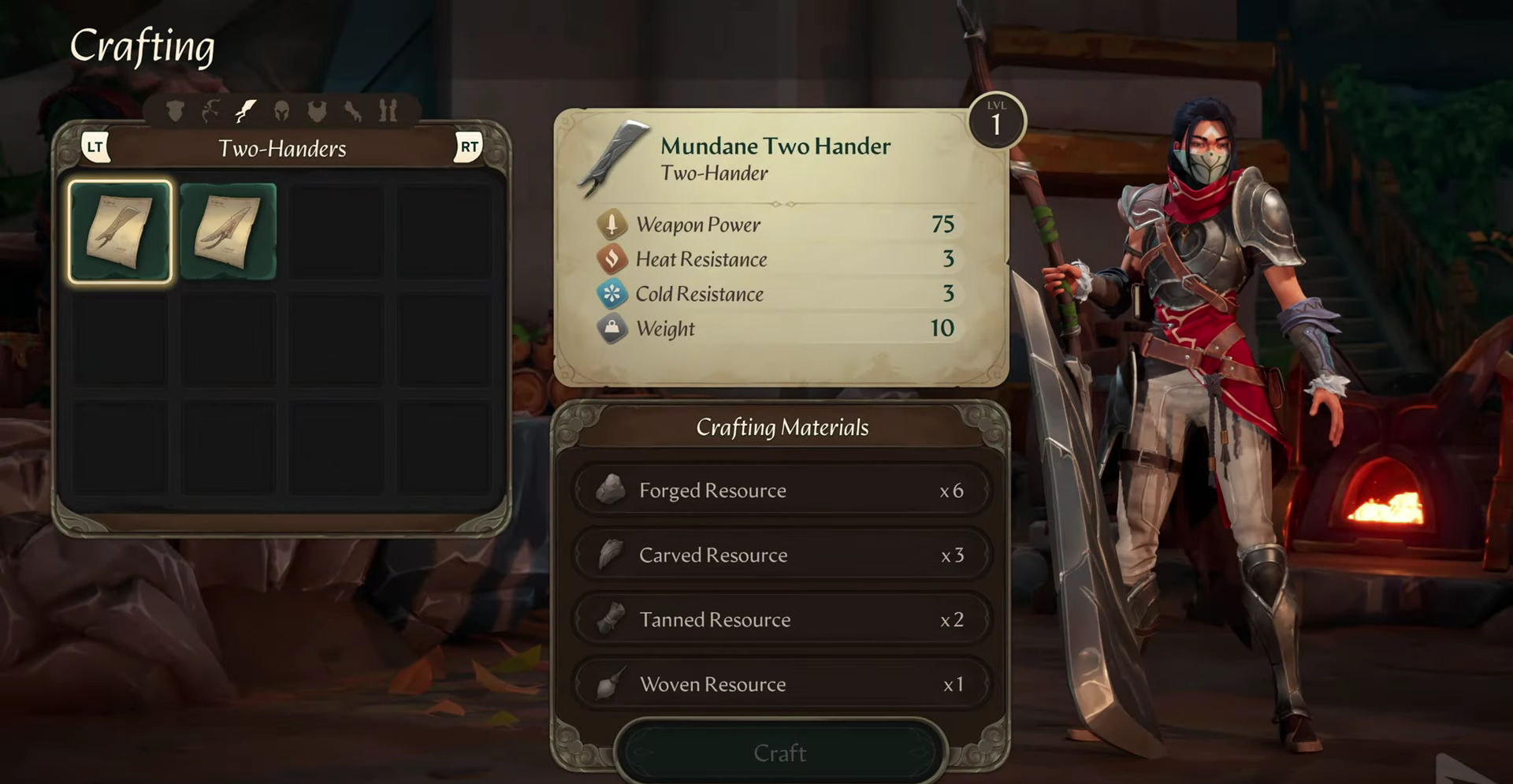Open the chest armor category tab

point(317,111)
